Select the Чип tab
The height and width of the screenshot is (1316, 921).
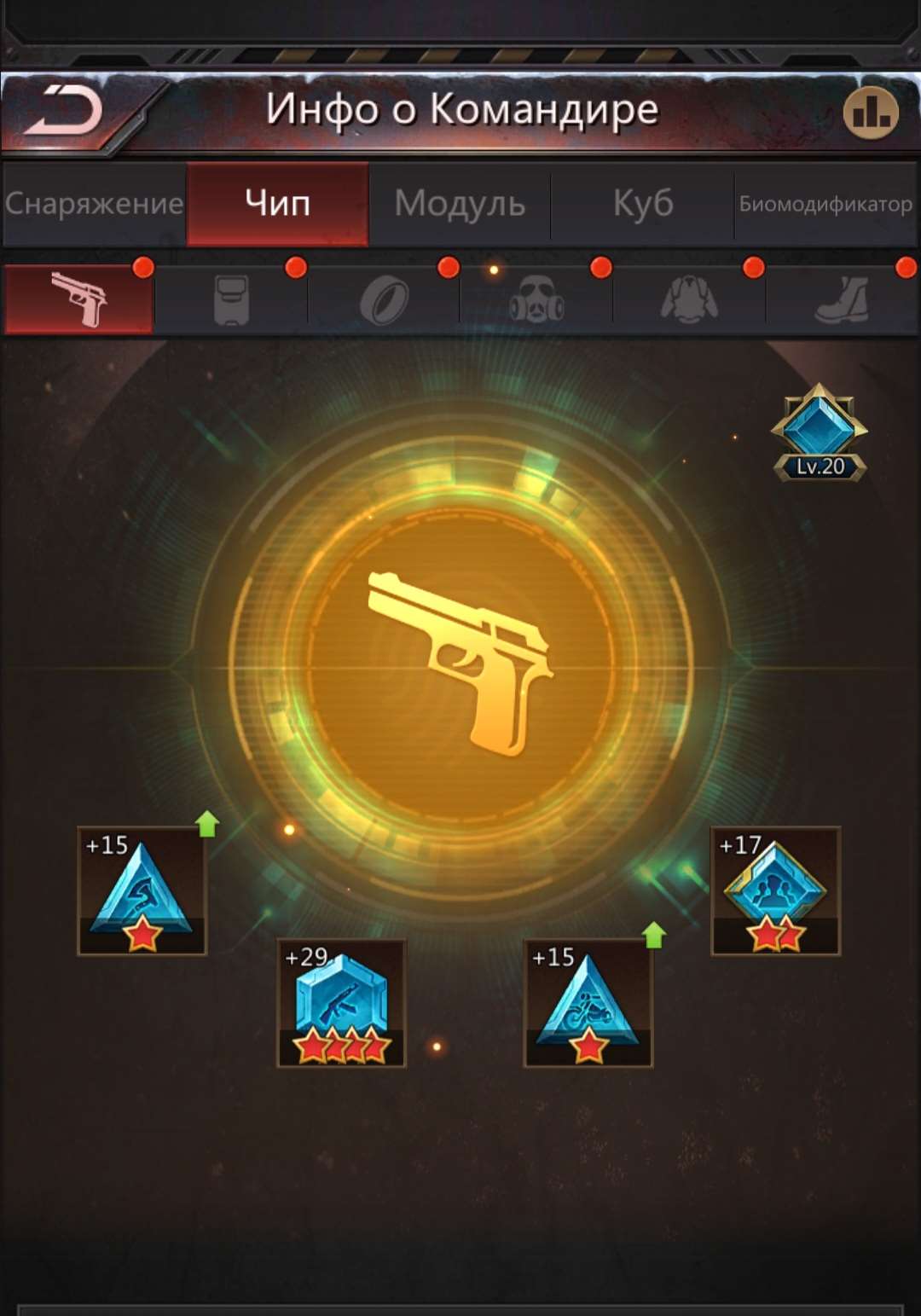click(277, 204)
